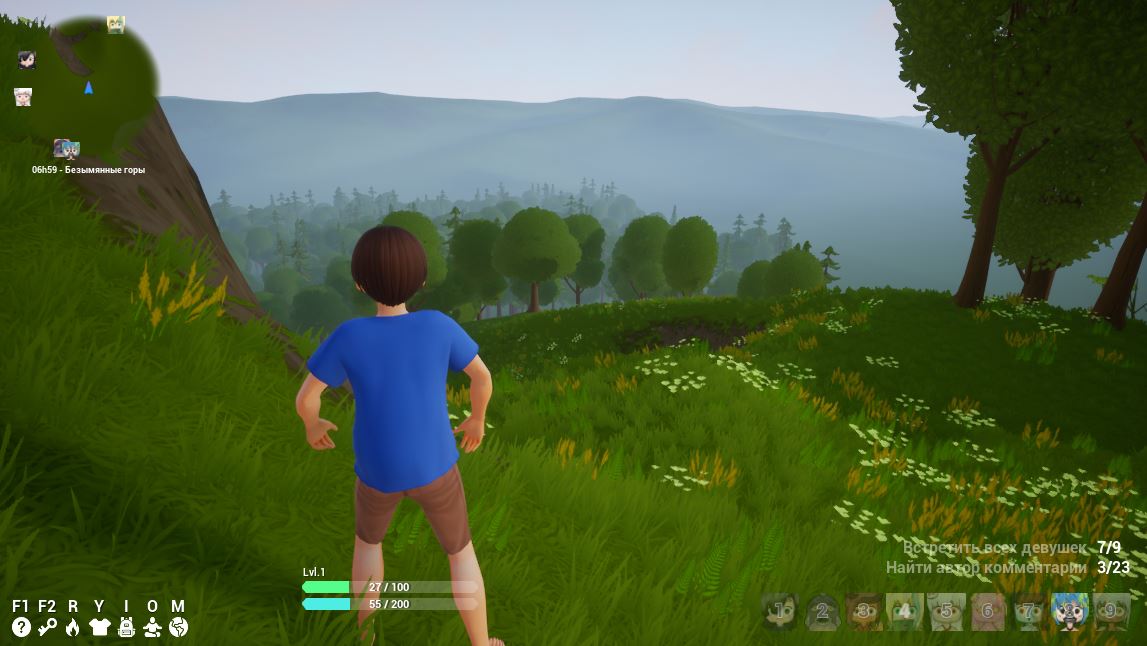
Task: Choose girl portrait slot 9
Action: tap(1111, 610)
